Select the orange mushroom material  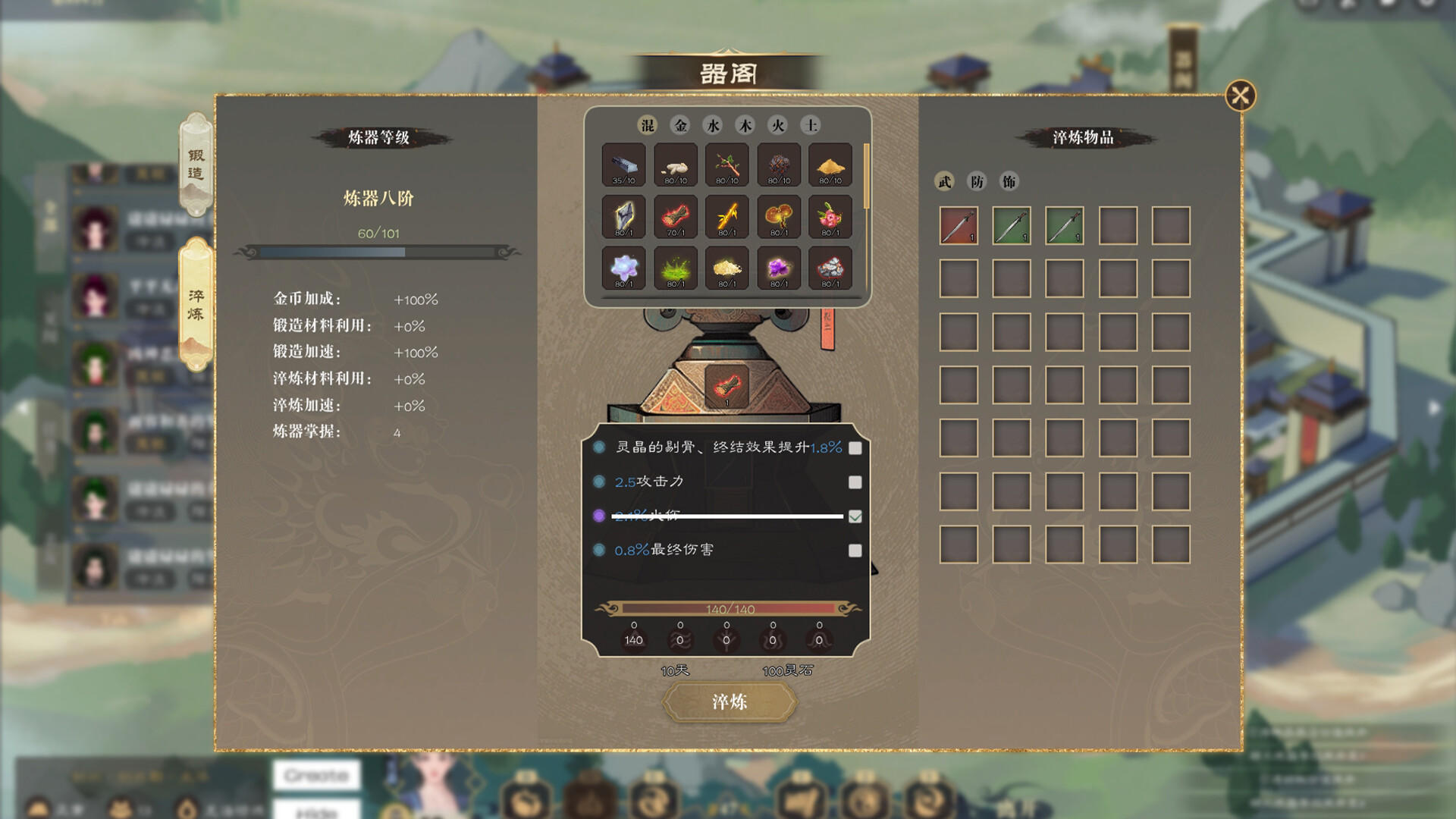tap(778, 216)
